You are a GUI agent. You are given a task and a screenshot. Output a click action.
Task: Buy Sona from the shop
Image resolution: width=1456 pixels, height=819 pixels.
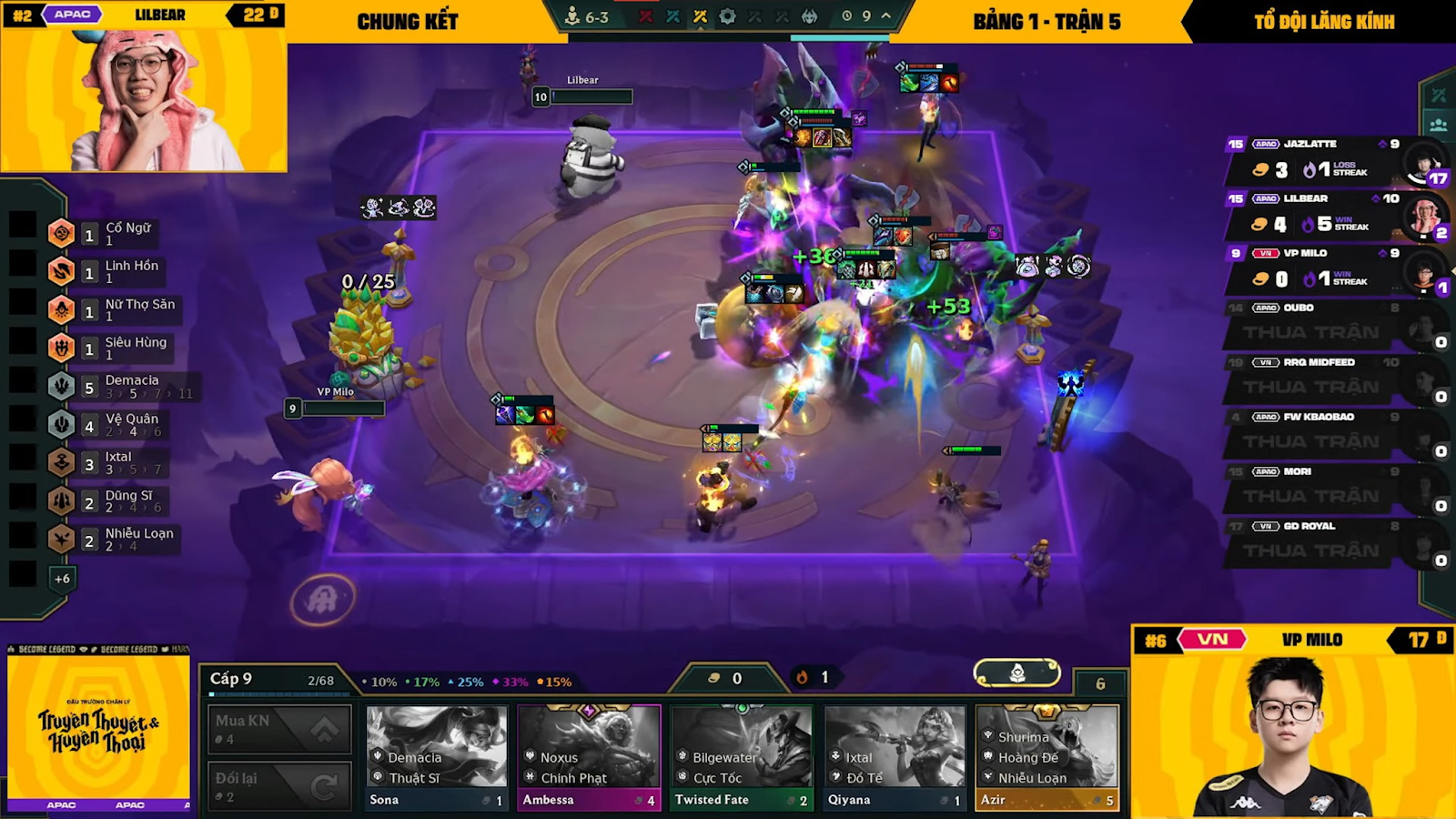point(437,757)
